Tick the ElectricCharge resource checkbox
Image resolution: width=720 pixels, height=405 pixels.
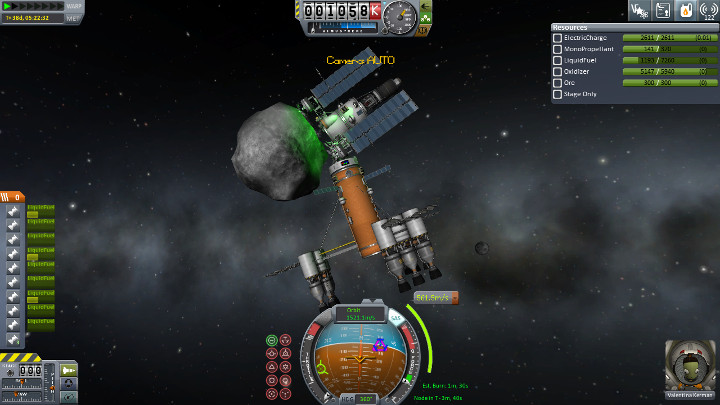(x=557, y=38)
